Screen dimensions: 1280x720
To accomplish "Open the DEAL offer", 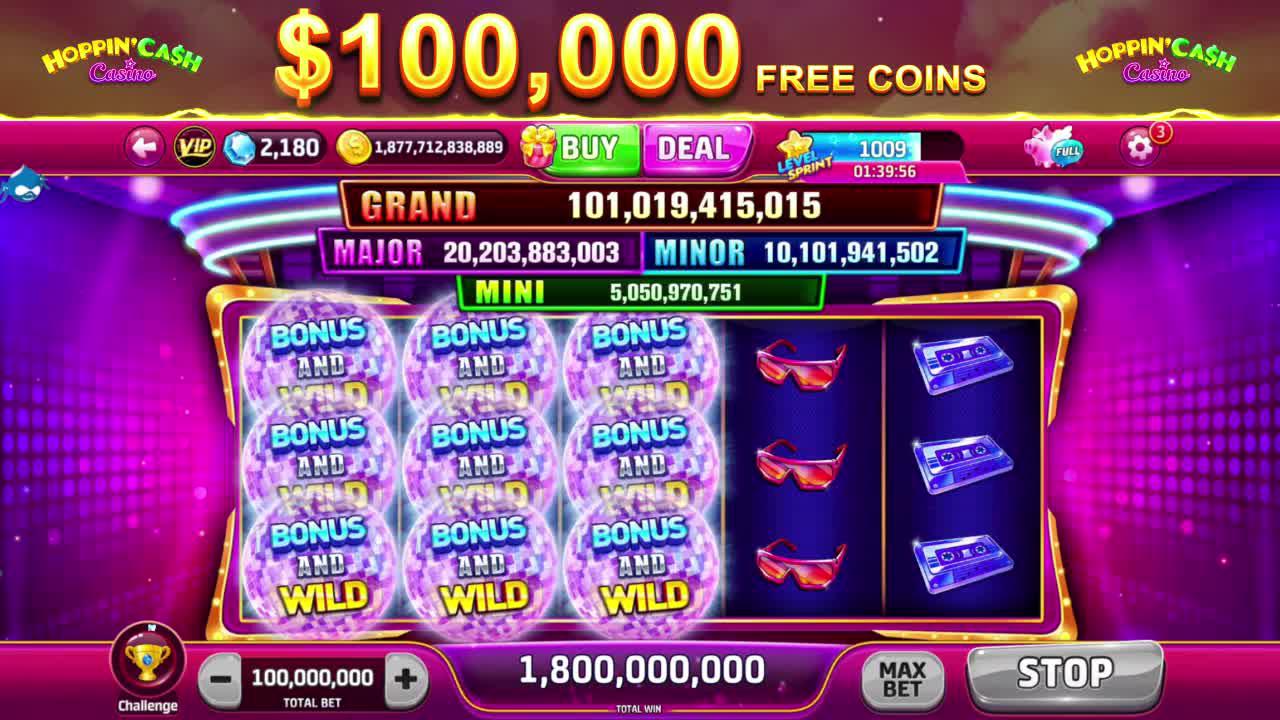I will (x=697, y=147).
